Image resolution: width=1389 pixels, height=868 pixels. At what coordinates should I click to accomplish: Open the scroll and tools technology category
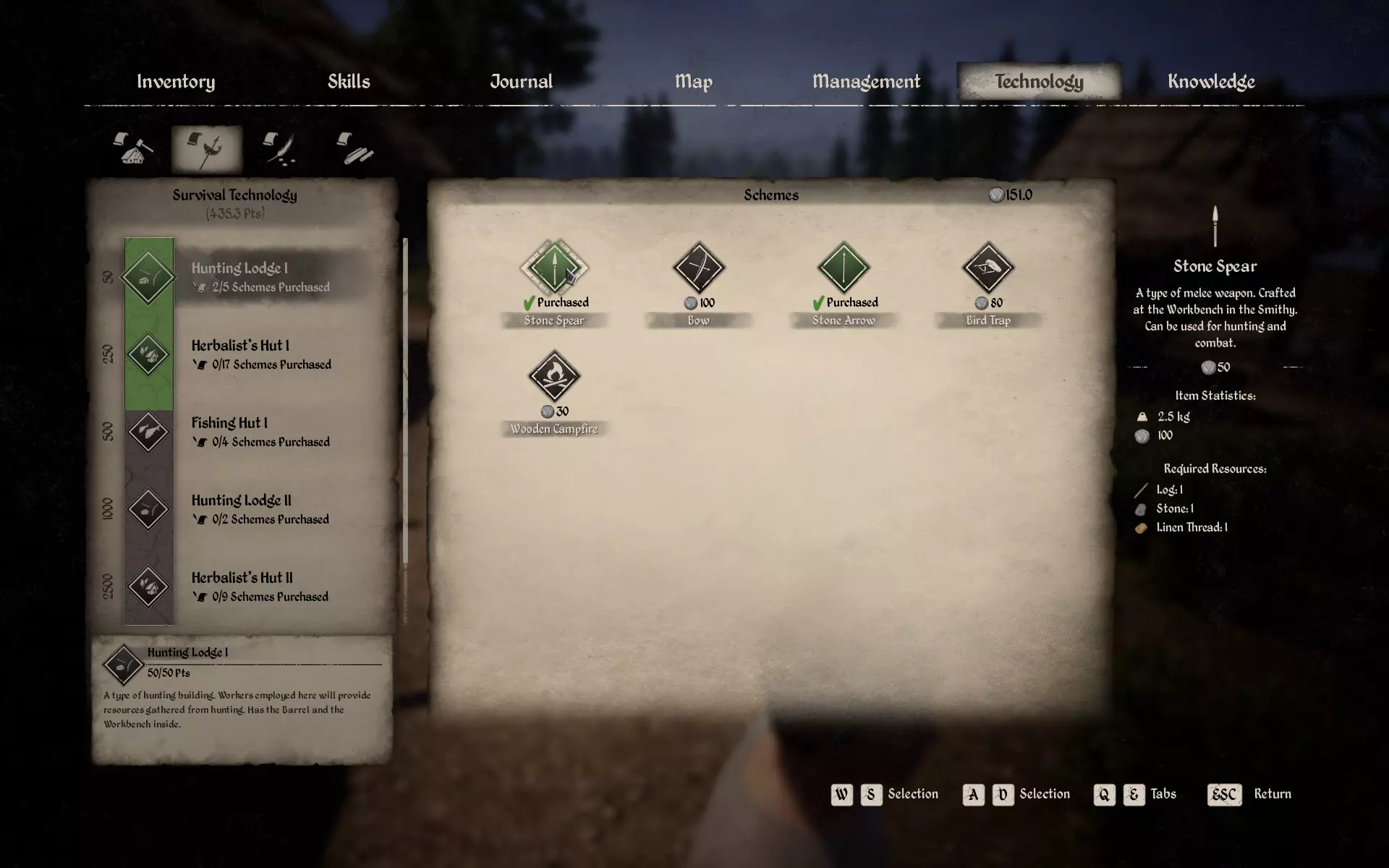(354, 149)
